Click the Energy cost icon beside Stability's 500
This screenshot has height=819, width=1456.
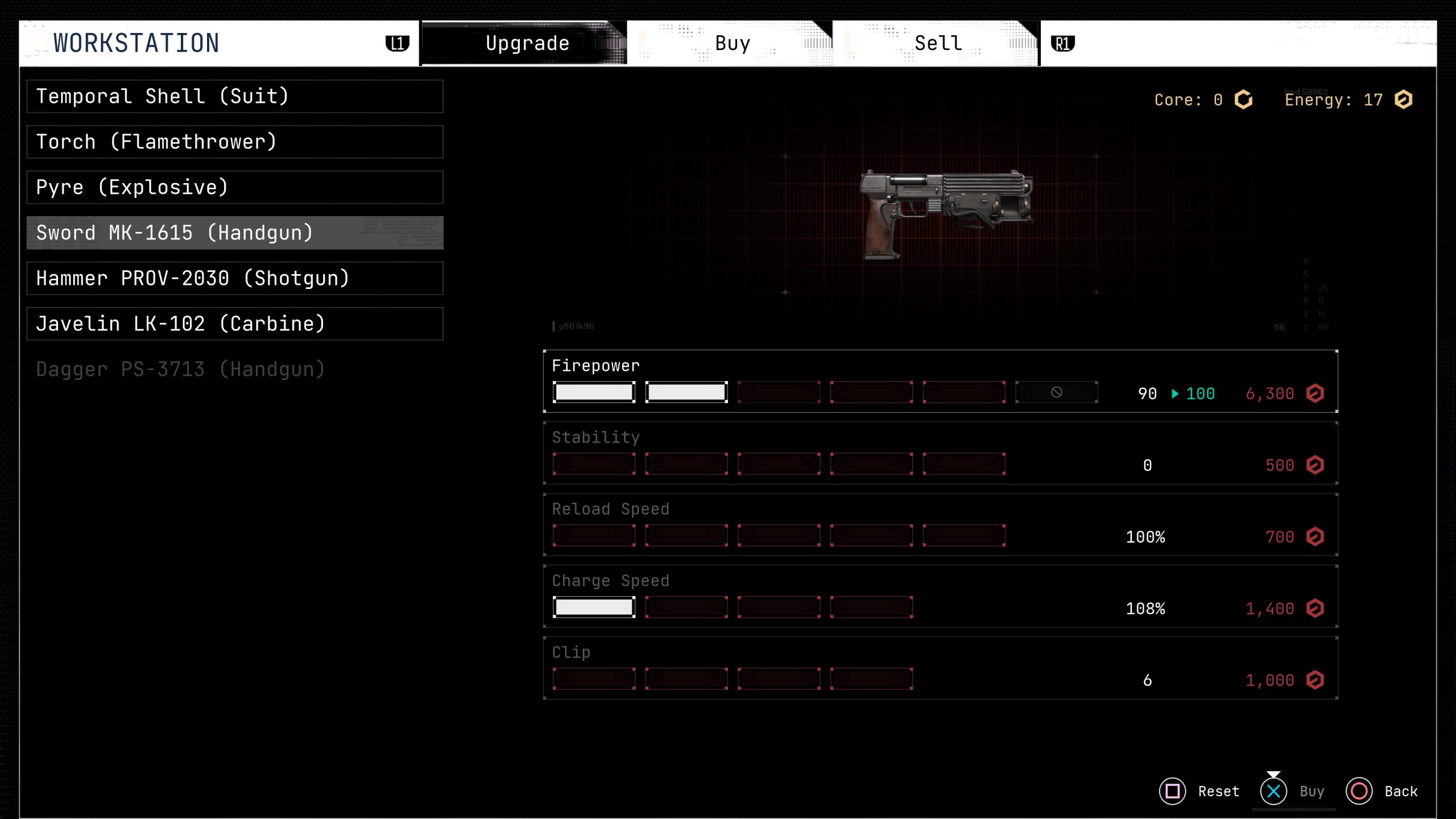point(1316,465)
